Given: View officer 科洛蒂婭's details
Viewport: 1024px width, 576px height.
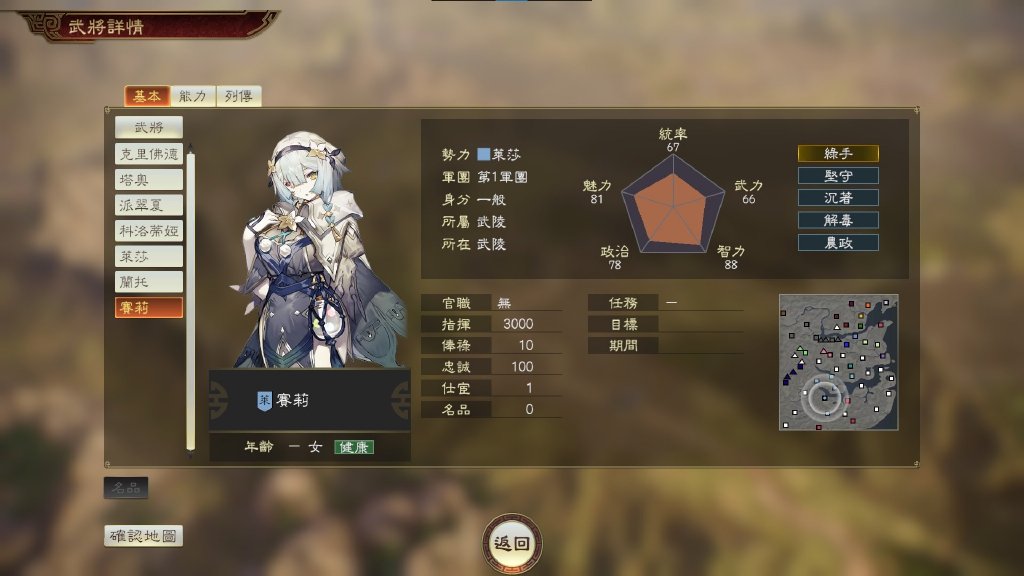Looking at the screenshot, I should [149, 231].
